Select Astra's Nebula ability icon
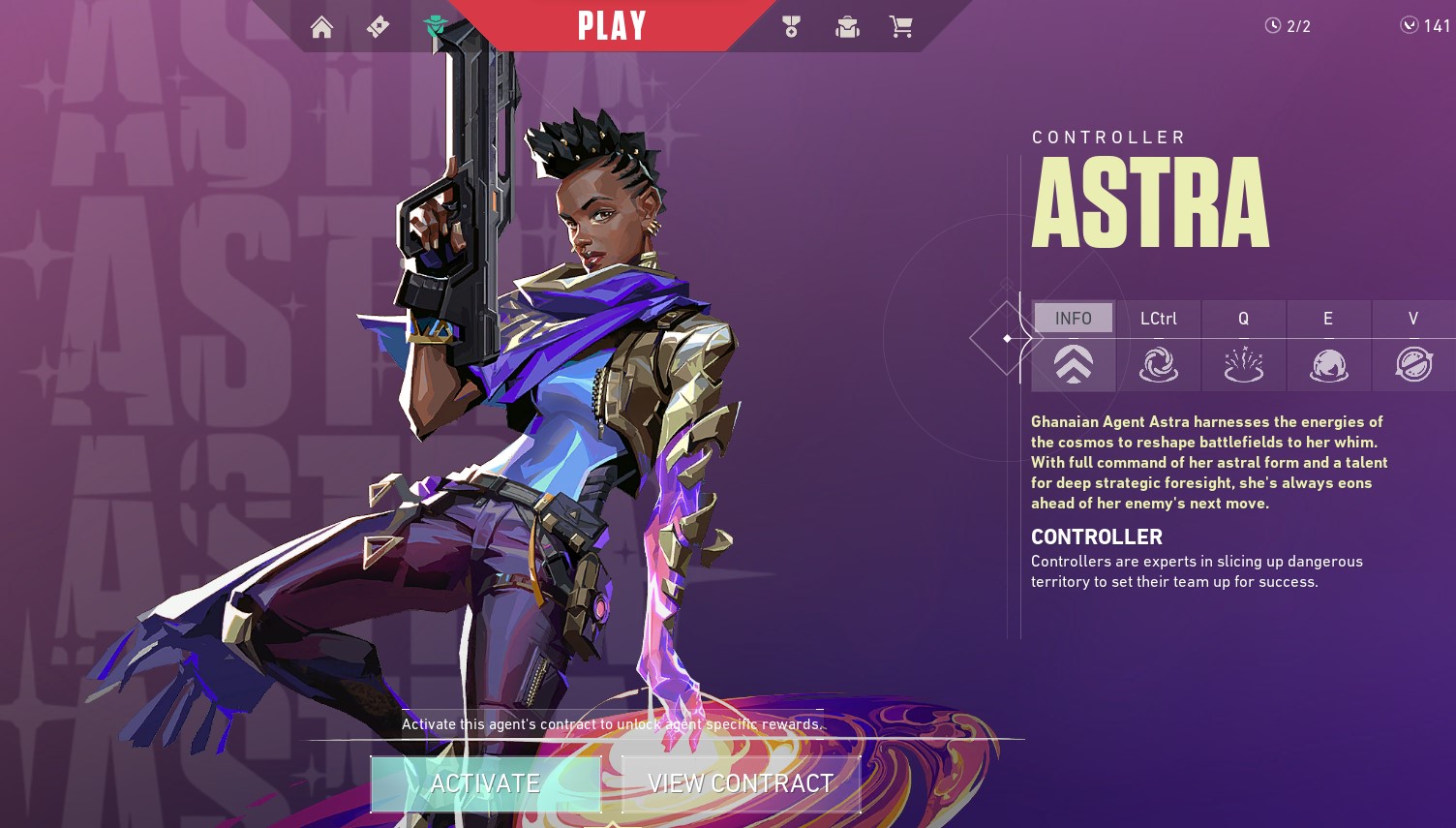Screen dimensions: 1456x828 (x=1328, y=365)
